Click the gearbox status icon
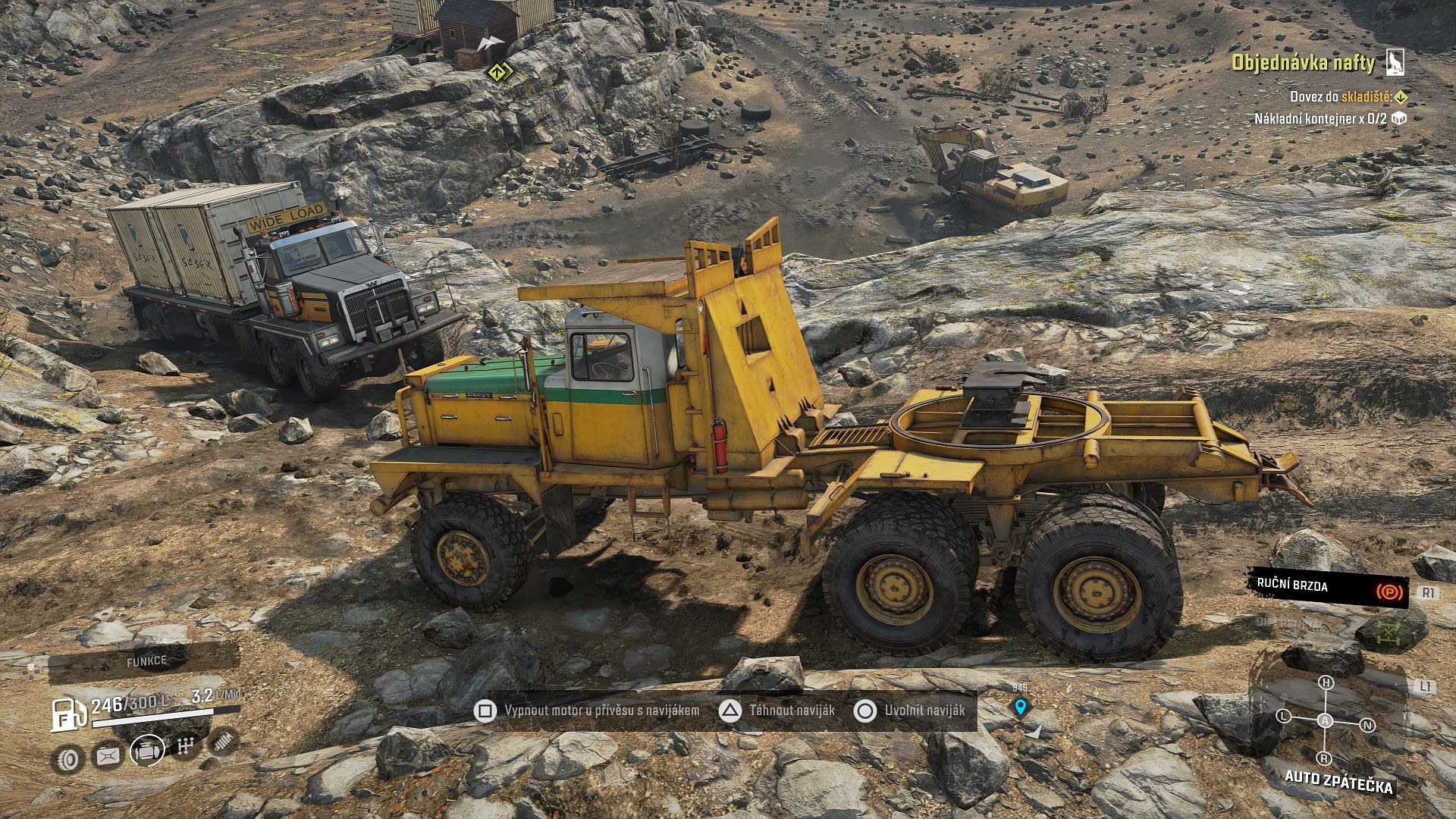The height and width of the screenshot is (819, 1456). pyautogui.click(x=186, y=747)
